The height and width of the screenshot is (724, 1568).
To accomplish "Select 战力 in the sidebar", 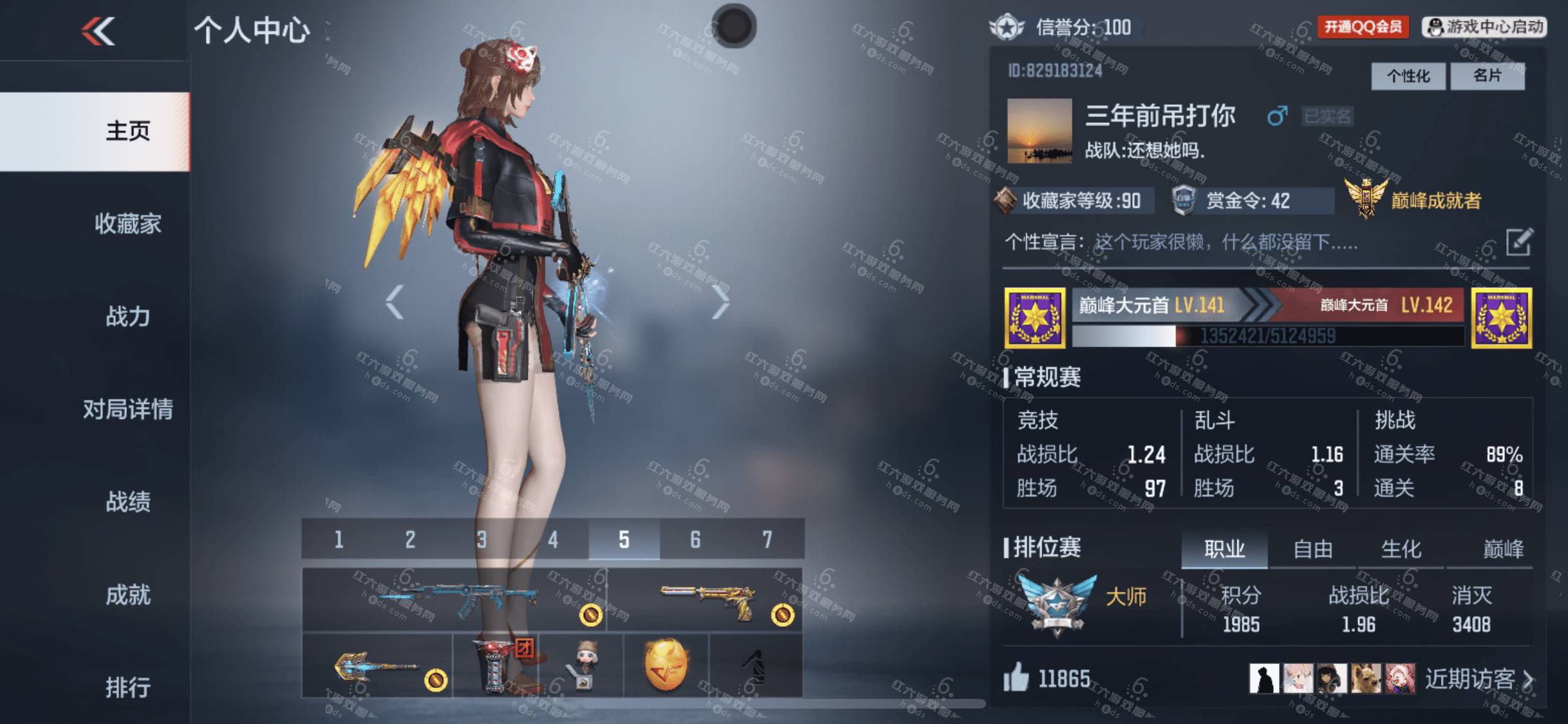I will tap(127, 317).
